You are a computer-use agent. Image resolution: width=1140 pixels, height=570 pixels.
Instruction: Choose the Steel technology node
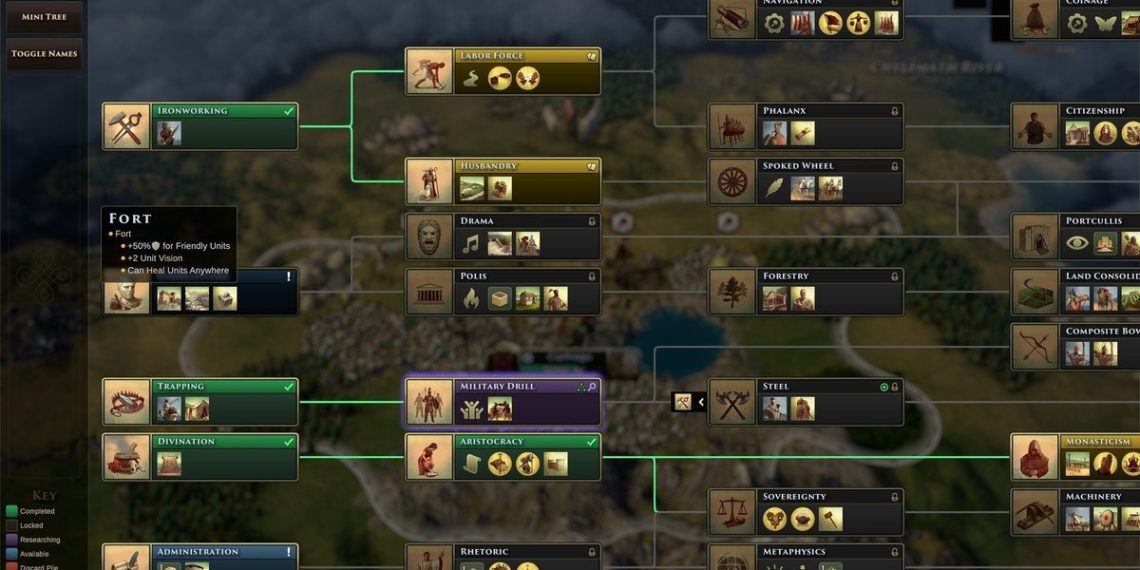click(x=805, y=402)
